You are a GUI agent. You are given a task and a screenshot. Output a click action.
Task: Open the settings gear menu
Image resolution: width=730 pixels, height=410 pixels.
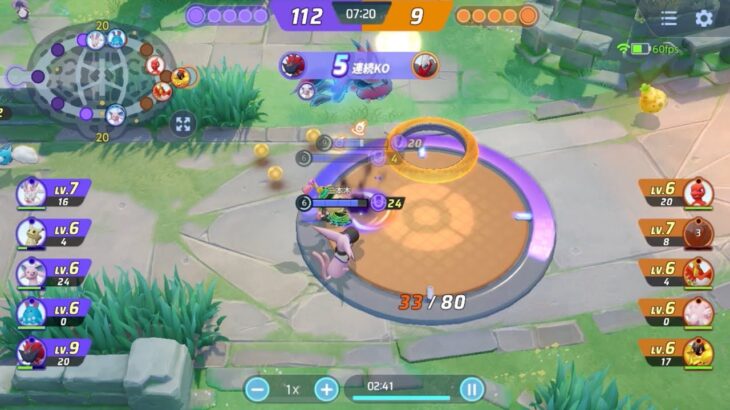pos(704,18)
